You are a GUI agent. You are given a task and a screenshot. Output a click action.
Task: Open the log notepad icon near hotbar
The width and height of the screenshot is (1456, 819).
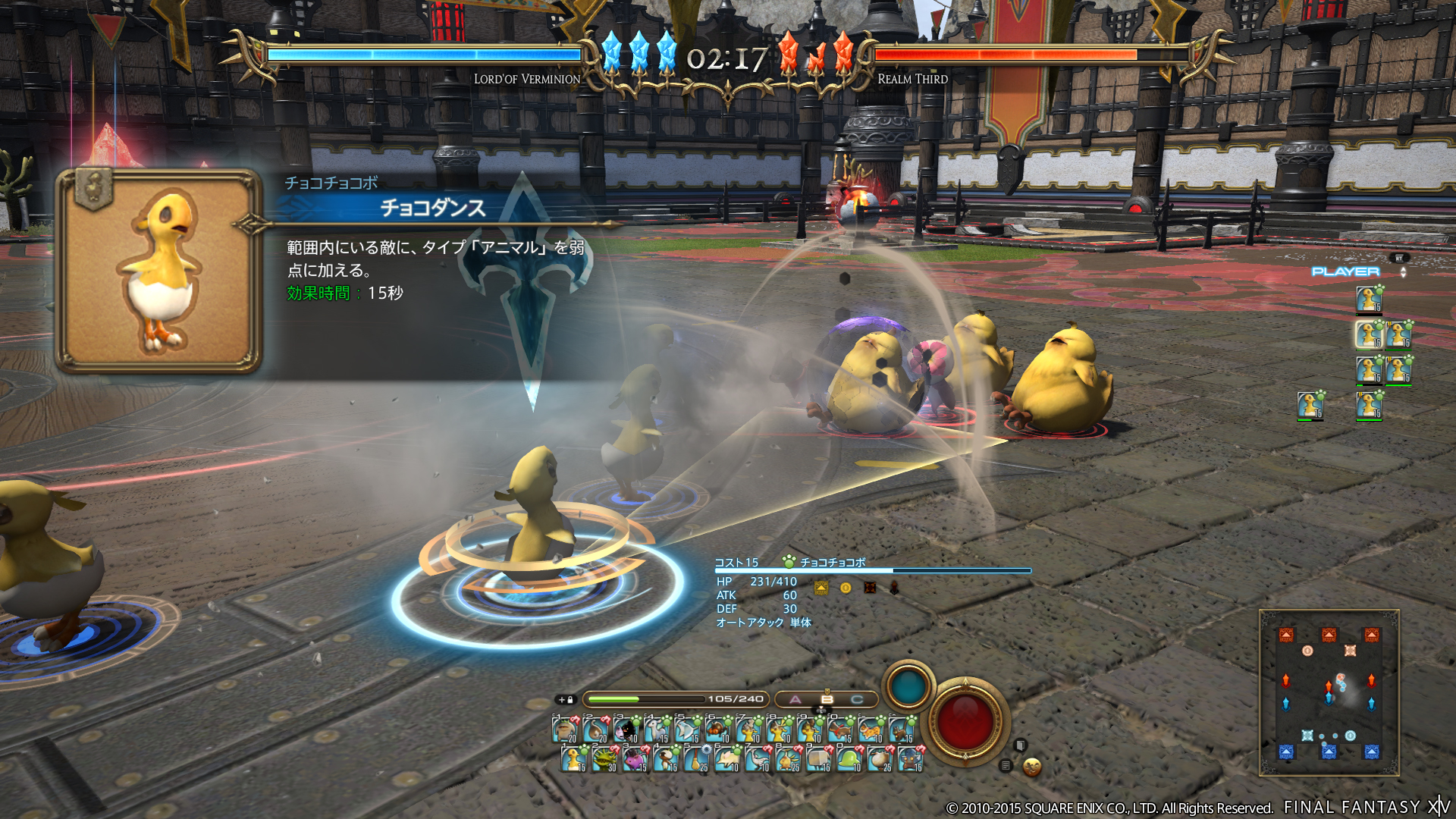tap(1006, 766)
